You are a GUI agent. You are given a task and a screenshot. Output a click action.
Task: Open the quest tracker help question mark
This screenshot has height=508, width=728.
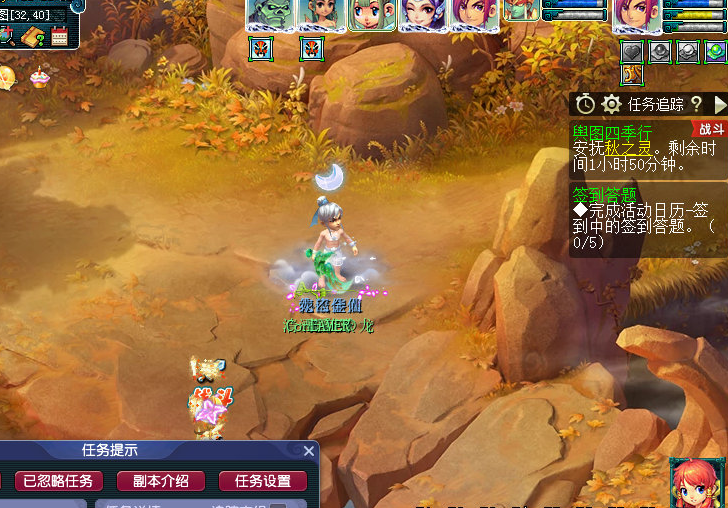pyautogui.click(x=696, y=104)
